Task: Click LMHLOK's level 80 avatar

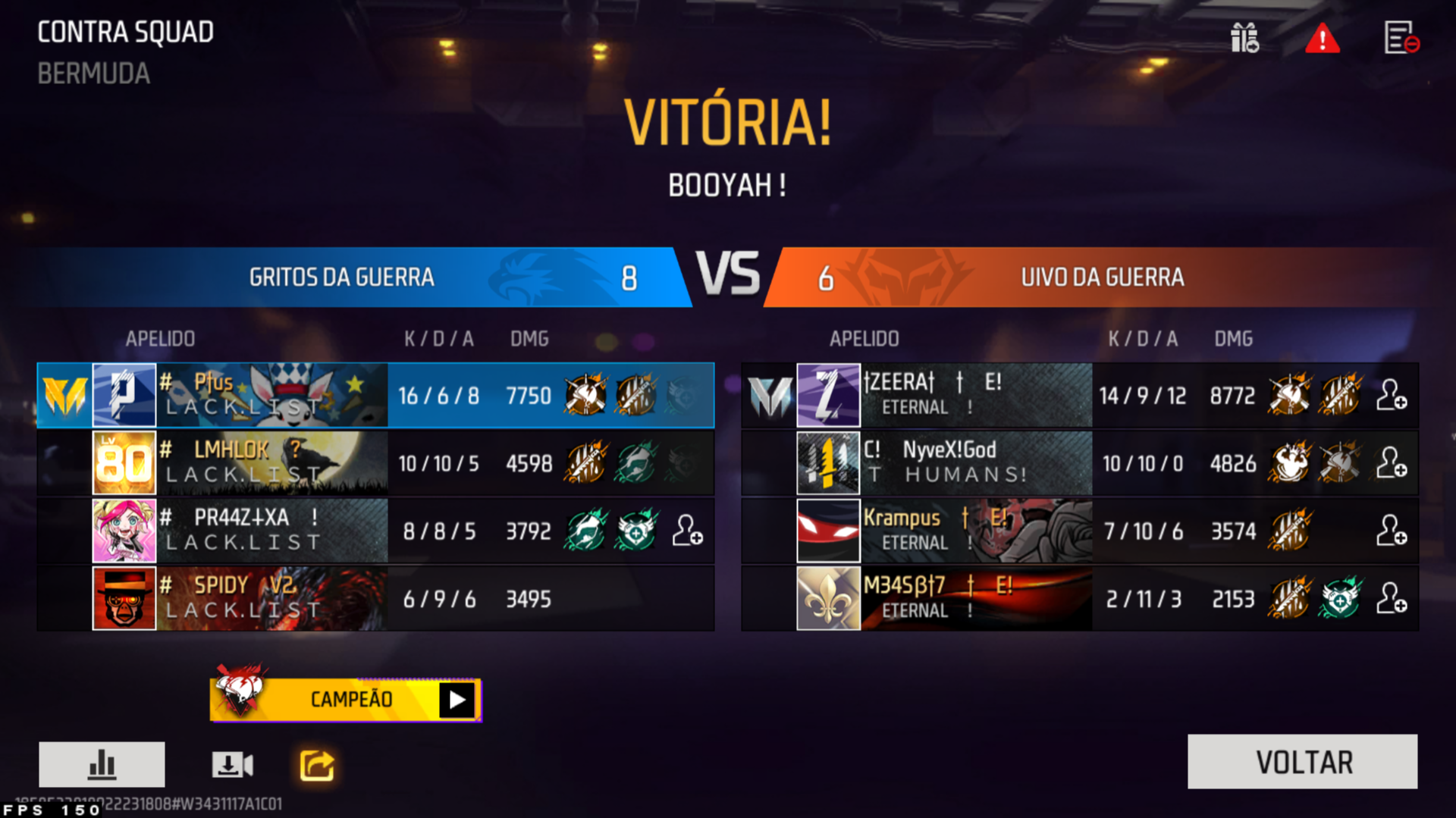Action: (x=124, y=463)
